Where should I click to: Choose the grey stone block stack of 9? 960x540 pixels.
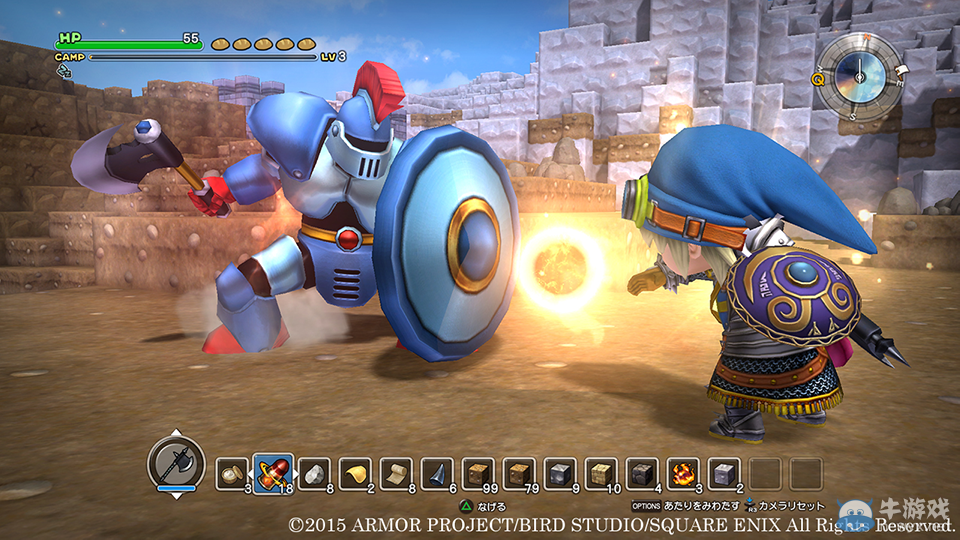coord(560,473)
